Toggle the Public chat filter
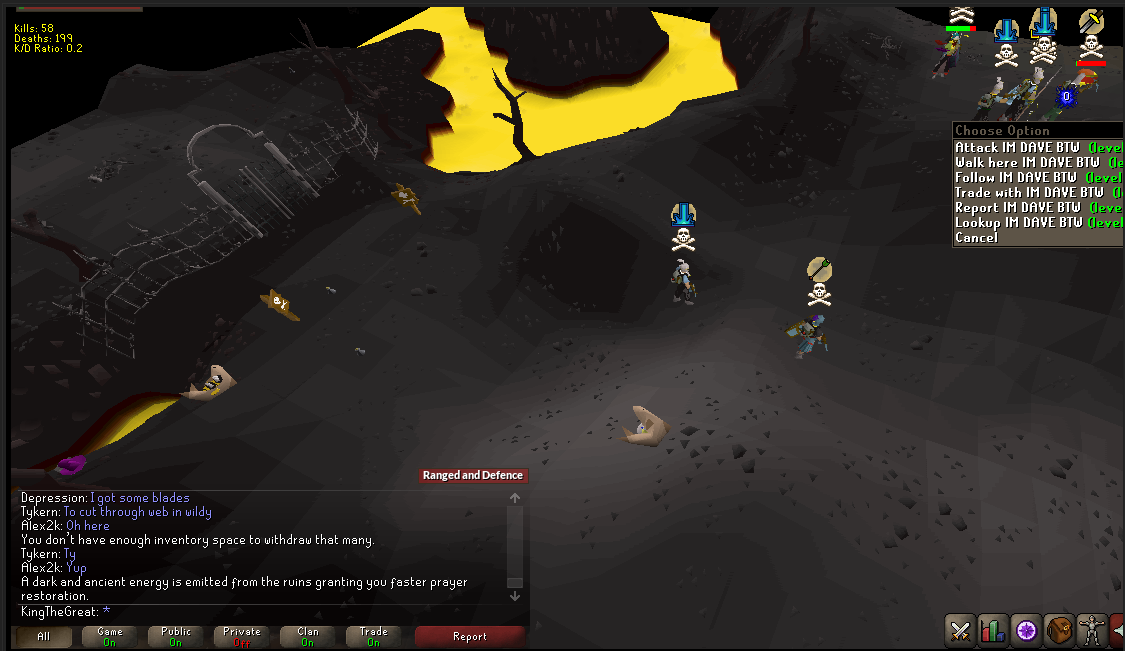The width and height of the screenshot is (1125, 651). point(176,636)
